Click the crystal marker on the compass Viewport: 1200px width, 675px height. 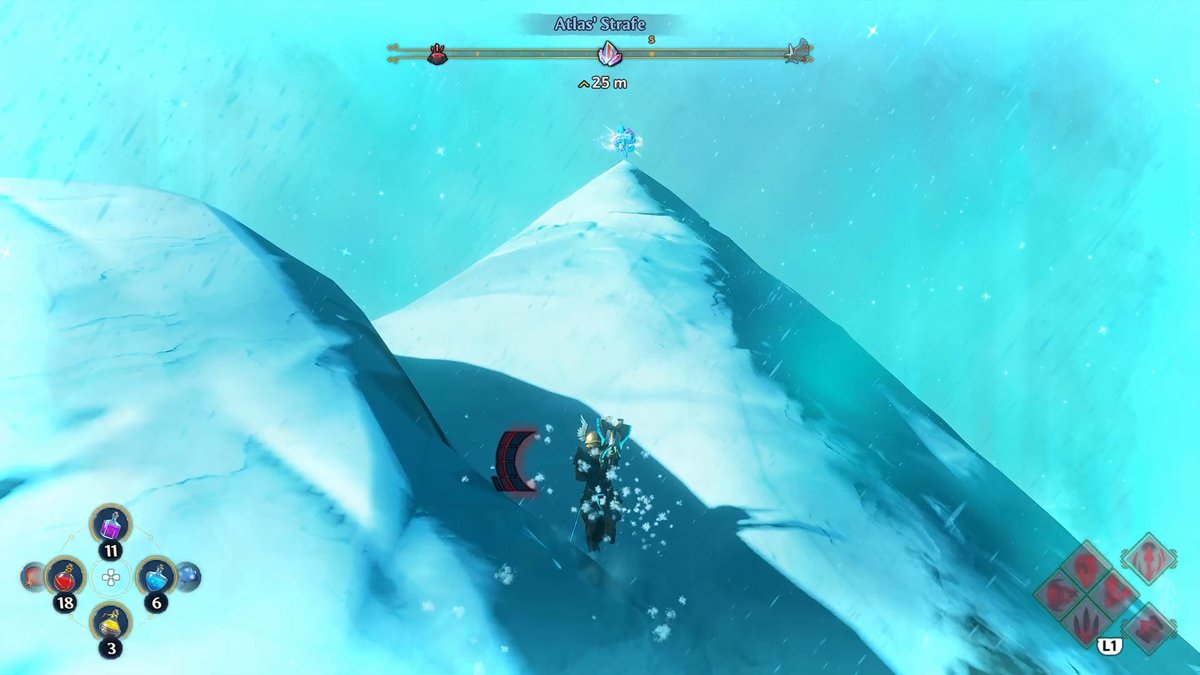(608, 54)
